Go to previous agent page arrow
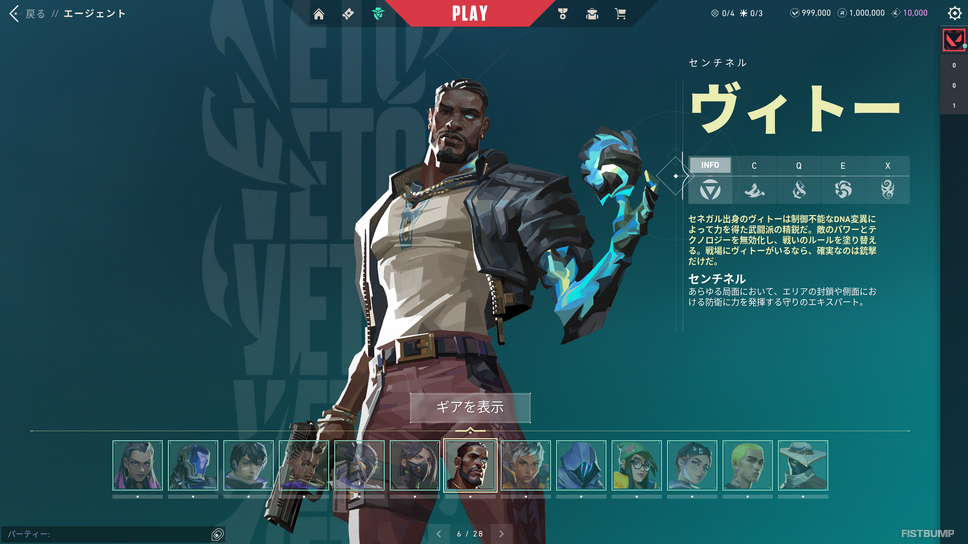Screen dimensions: 968x544 click(438, 534)
